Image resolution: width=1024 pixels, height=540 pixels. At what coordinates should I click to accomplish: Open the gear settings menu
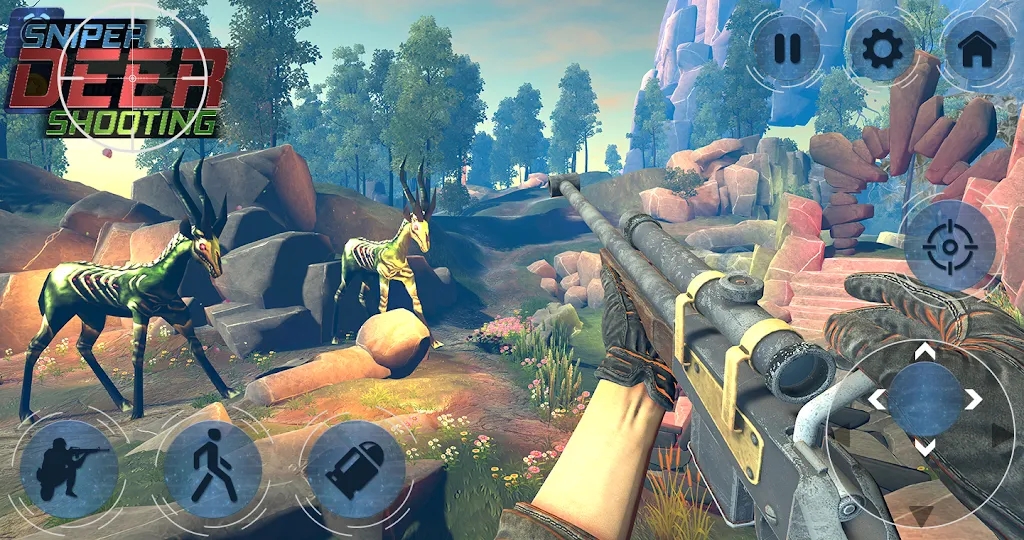[881, 49]
